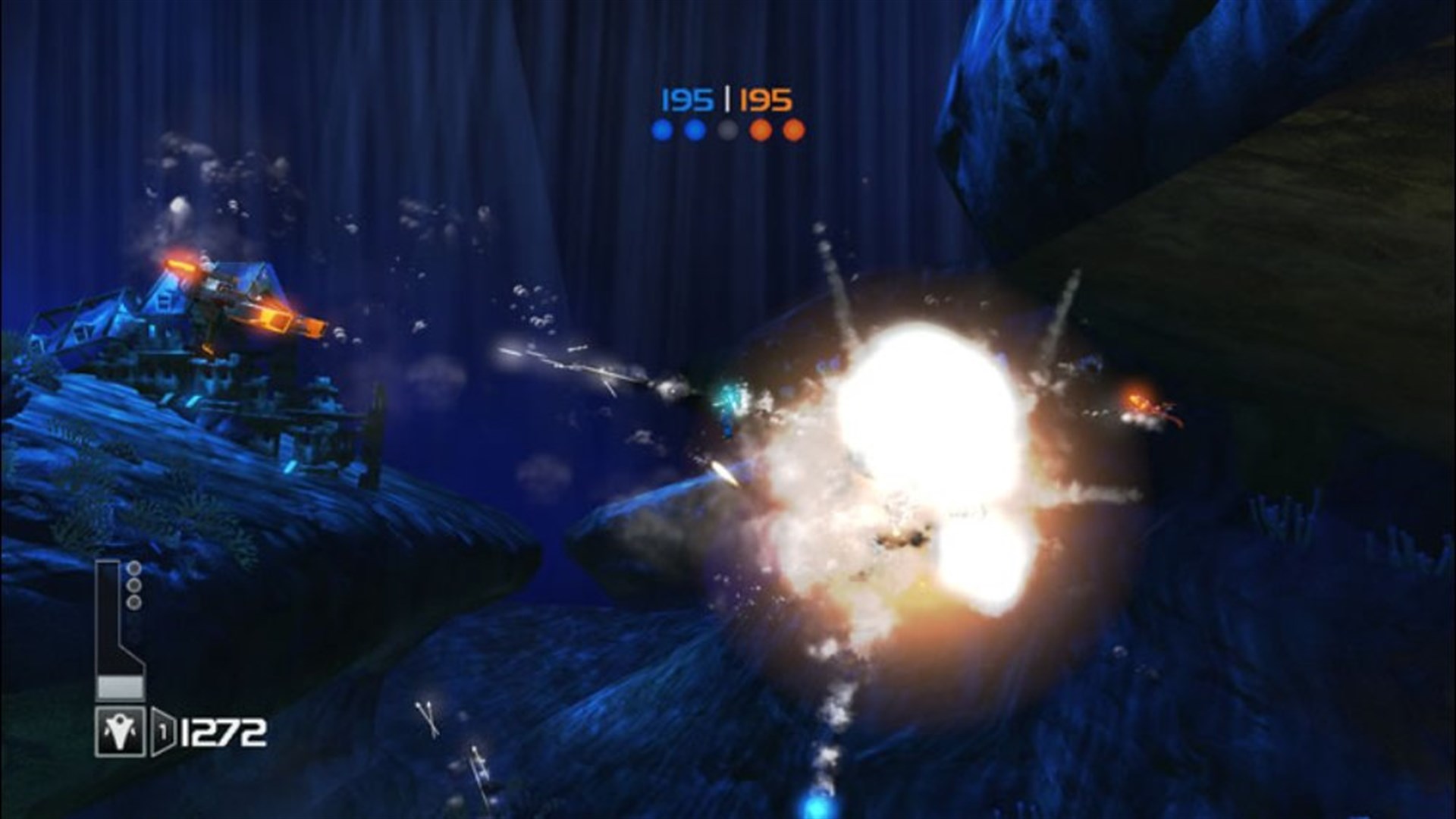Click the rightmost orange team dot
This screenshot has width=1456, height=819.
[794, 130]
